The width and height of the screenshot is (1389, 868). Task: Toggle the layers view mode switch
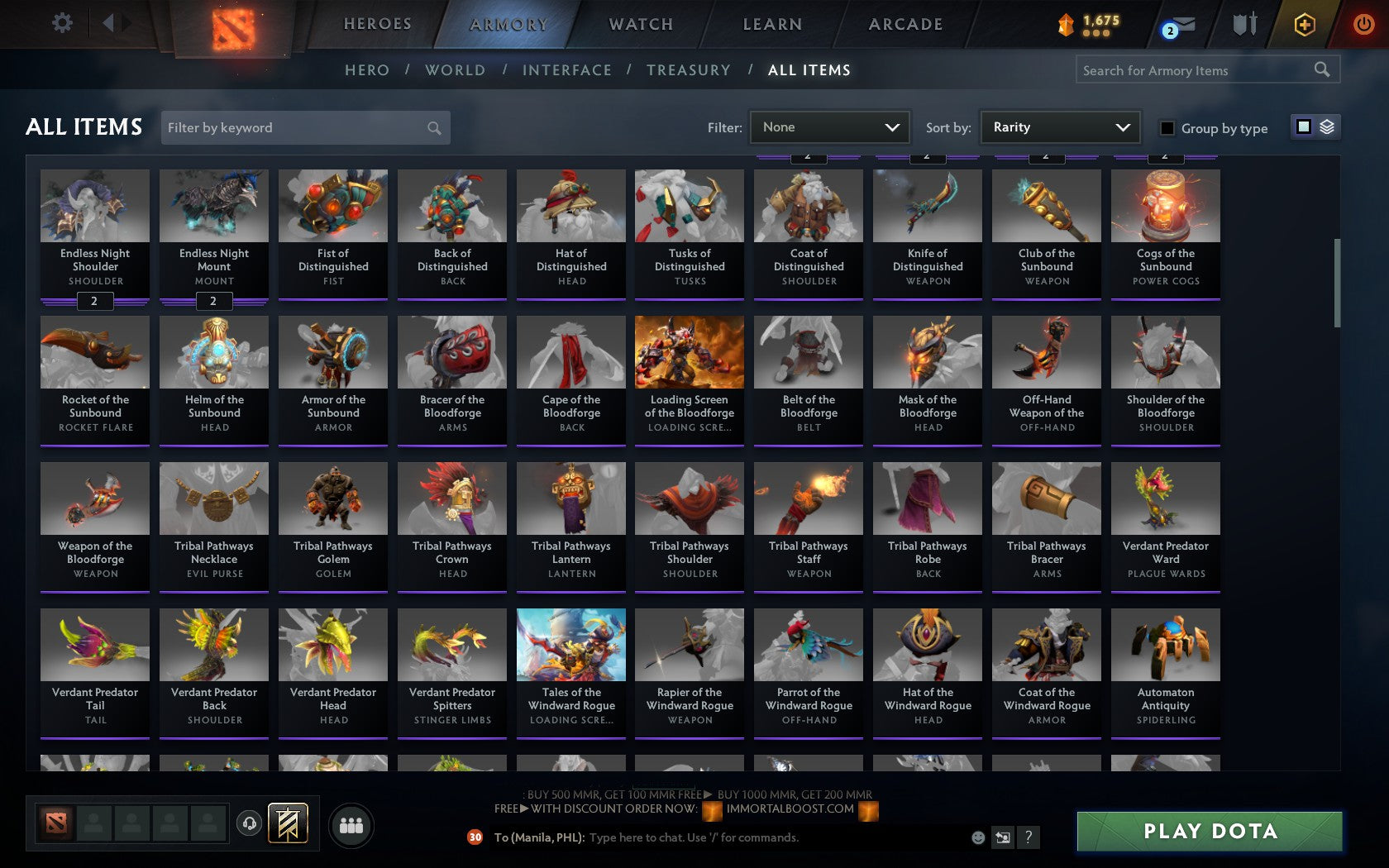click(x=1327, y=127)
